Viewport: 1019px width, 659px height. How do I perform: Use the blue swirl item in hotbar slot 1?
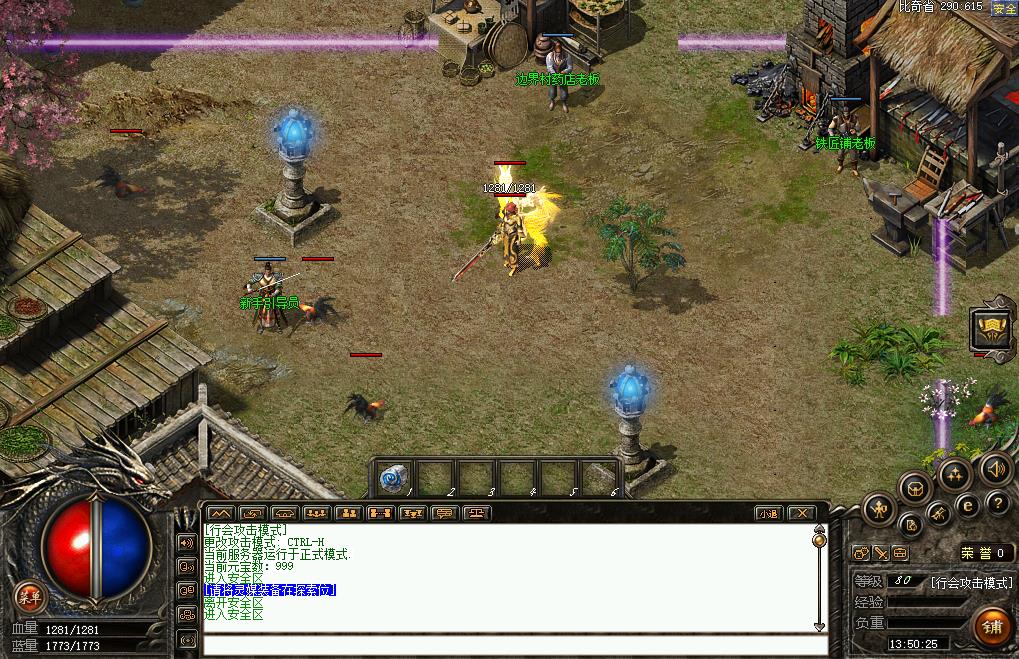[394, 479]
